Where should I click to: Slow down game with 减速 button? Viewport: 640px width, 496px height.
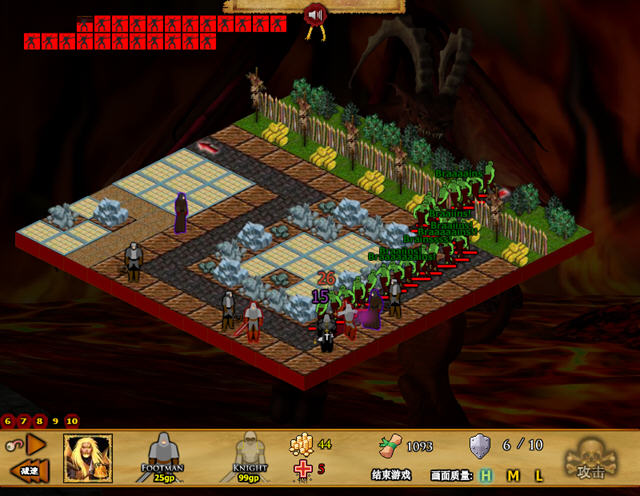[x=28, y=469]
